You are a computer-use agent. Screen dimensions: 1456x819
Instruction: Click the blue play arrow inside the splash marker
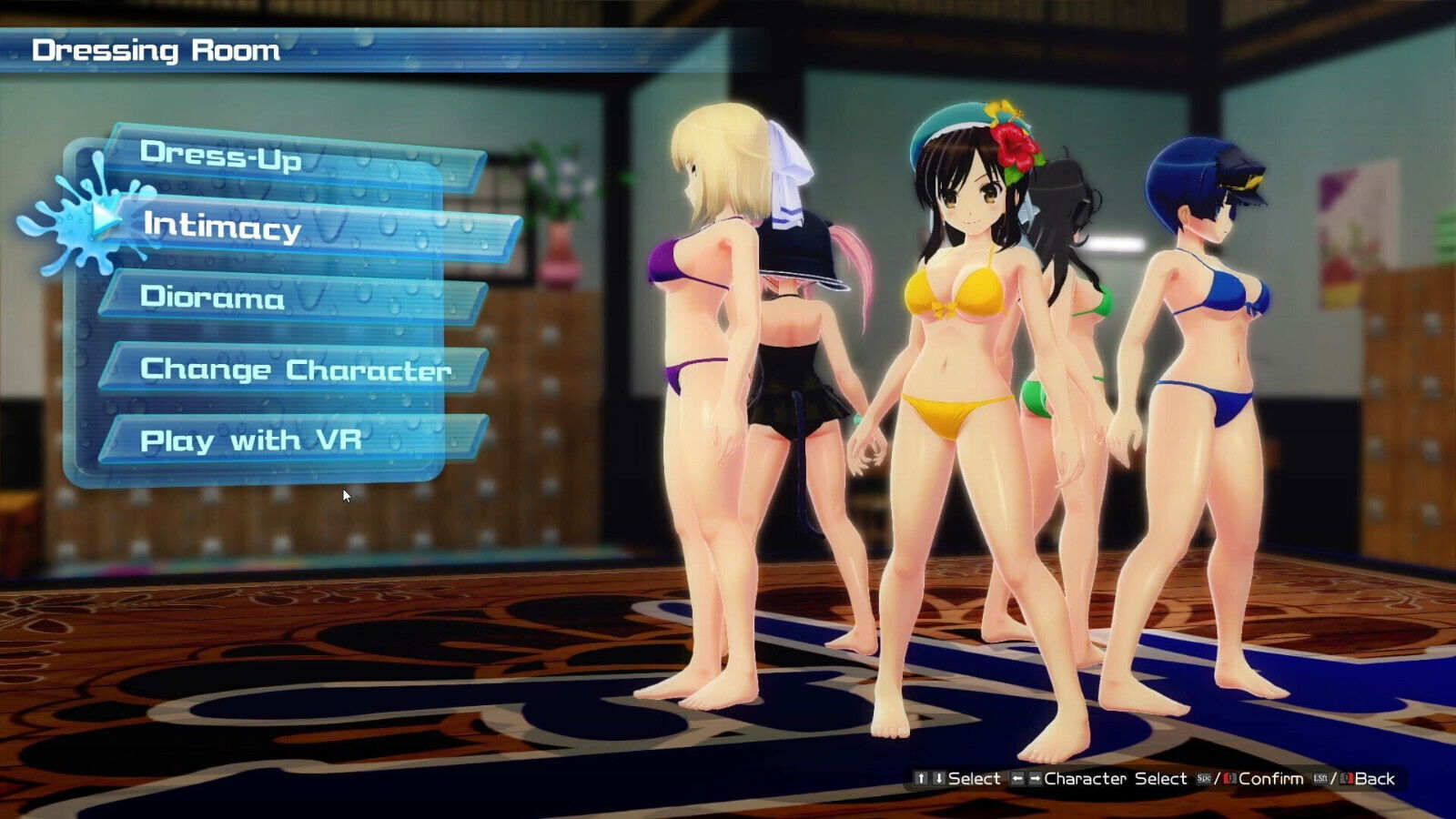pyautogui.click(x=103, y=218)
